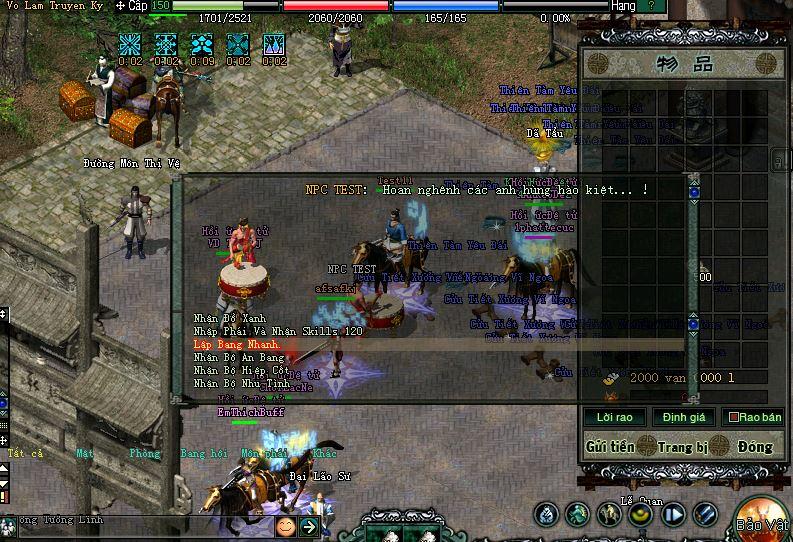793x542 pixels.
Task: Select the "Môn phái" chat tab
Action: pos(260,453)
